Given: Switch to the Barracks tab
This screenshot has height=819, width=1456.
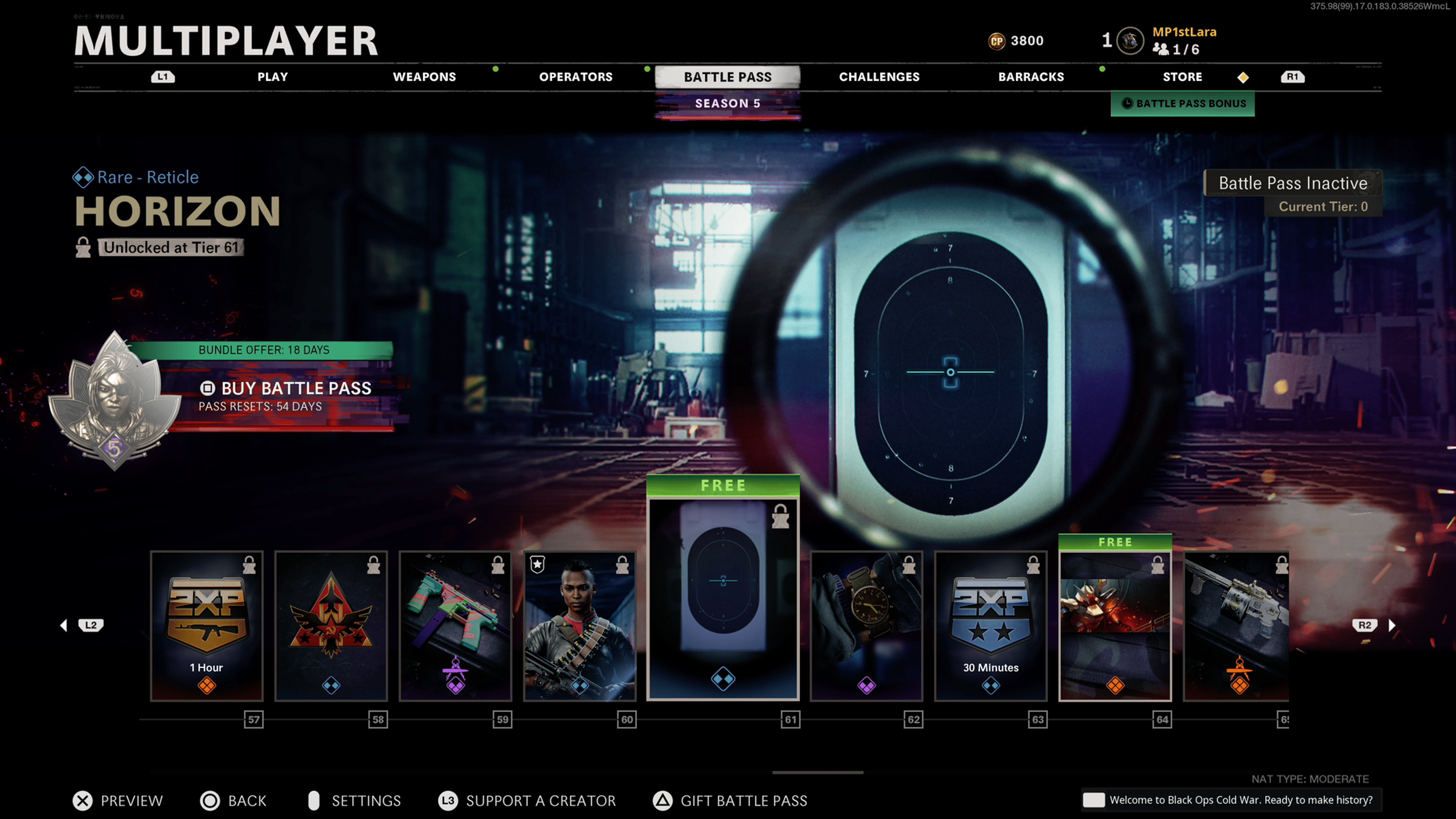Looking at the screenshot, I should pyautogui.click(x=1031, y=77).
